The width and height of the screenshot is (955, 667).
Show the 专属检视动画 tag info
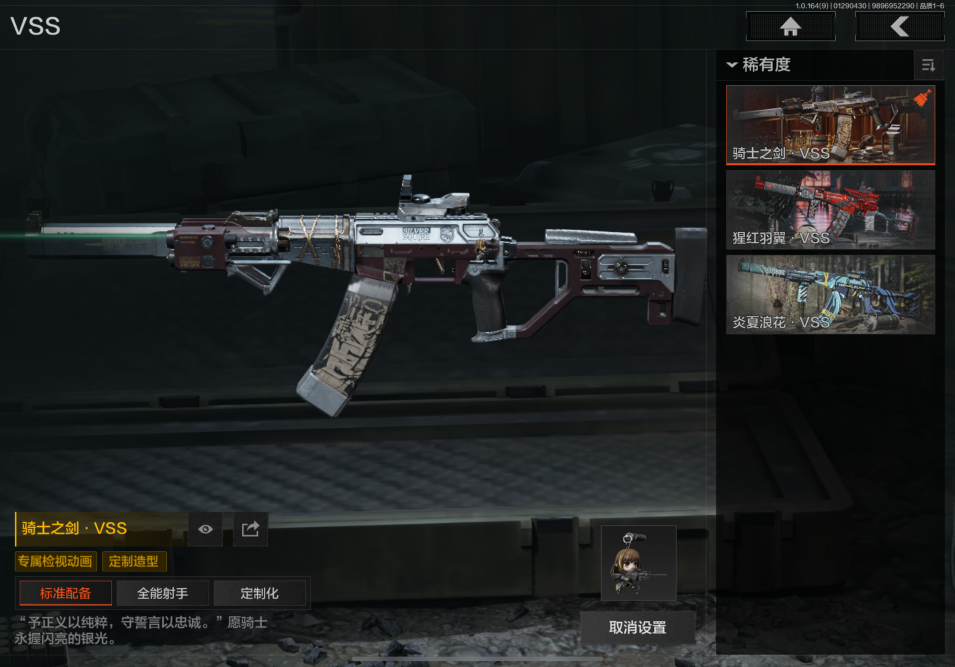tap(55, 561)
